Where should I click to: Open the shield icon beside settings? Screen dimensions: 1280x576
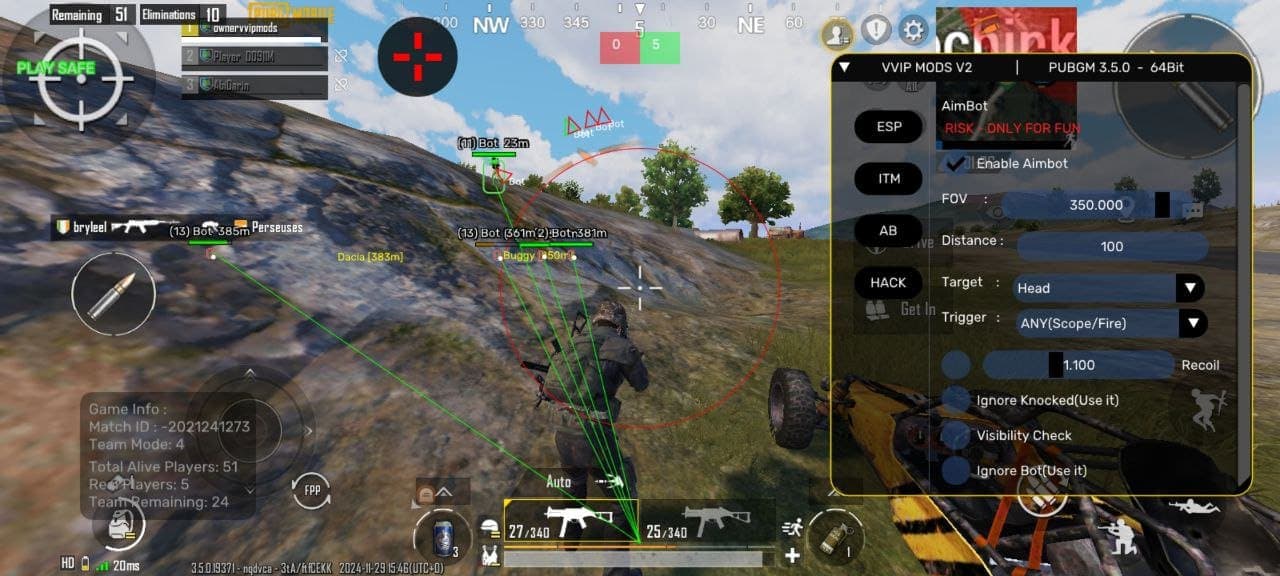[876, 30]
